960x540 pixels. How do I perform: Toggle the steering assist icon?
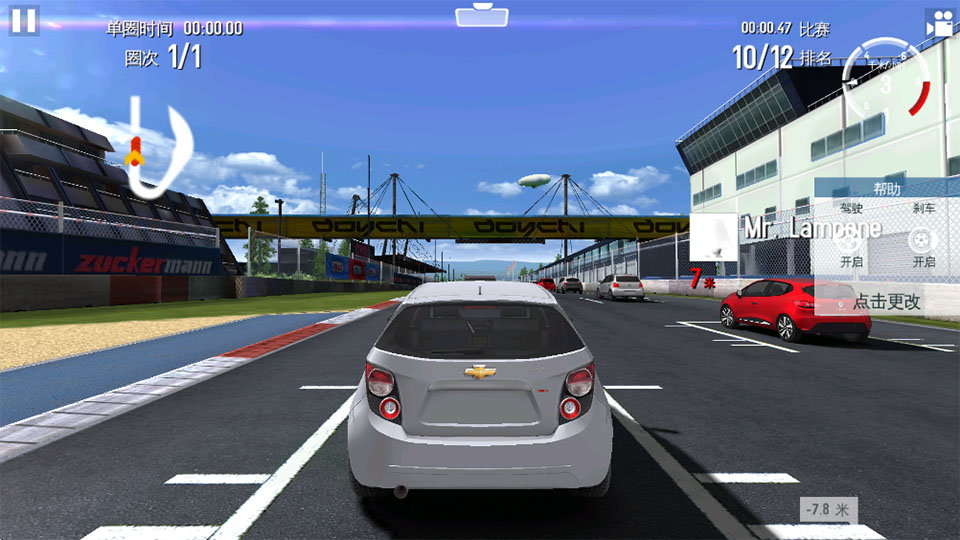850,241
